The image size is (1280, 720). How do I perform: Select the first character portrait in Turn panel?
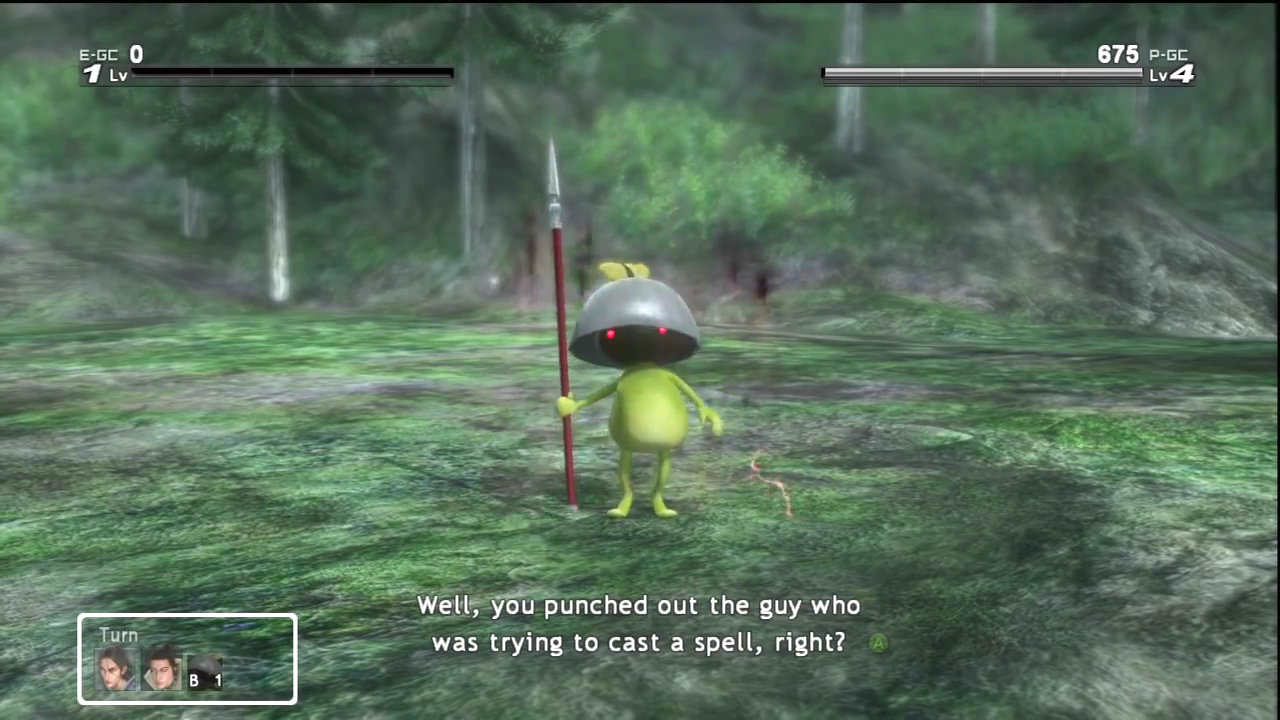115,668
